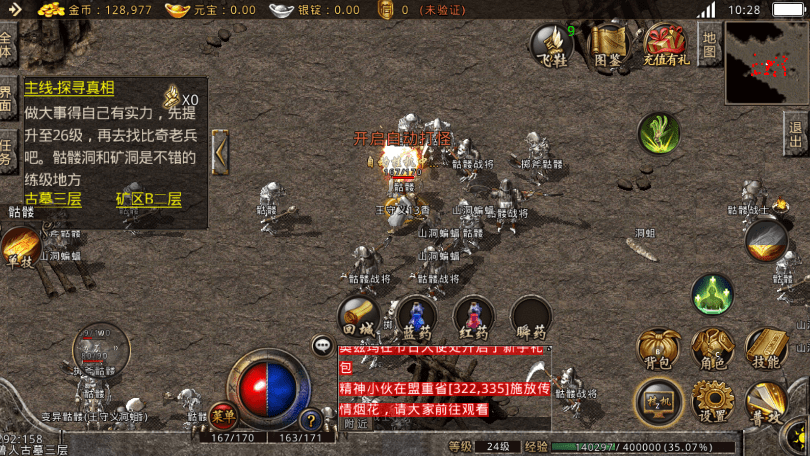Select the 全体 side tab
The height and width of the screenshot is (456, 810).
(8, 46)
